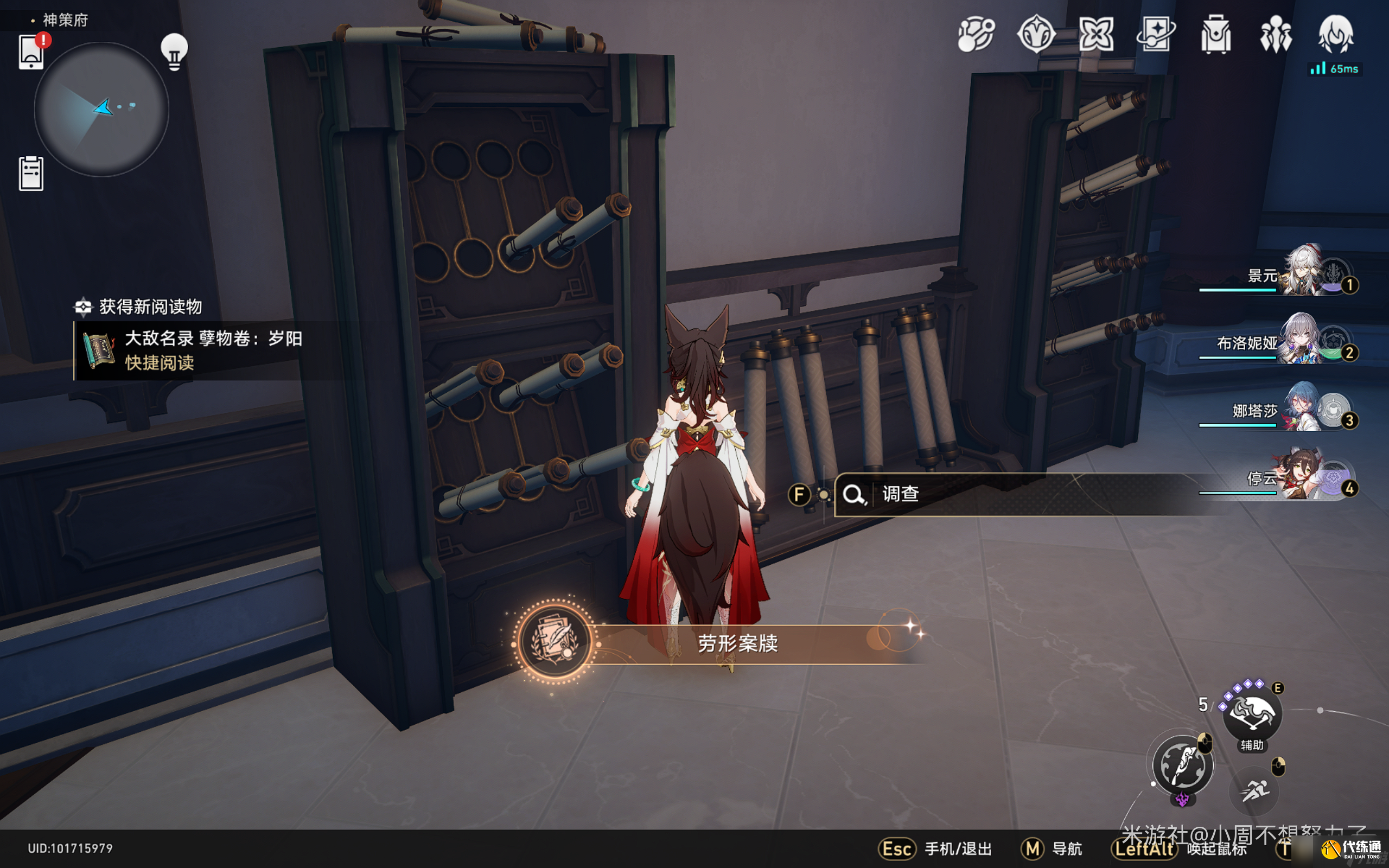Image resolution: width=1389 pixels, height=868 pixels.
Task: Open the suitcase inventory icon
Action: [1216, 34]
